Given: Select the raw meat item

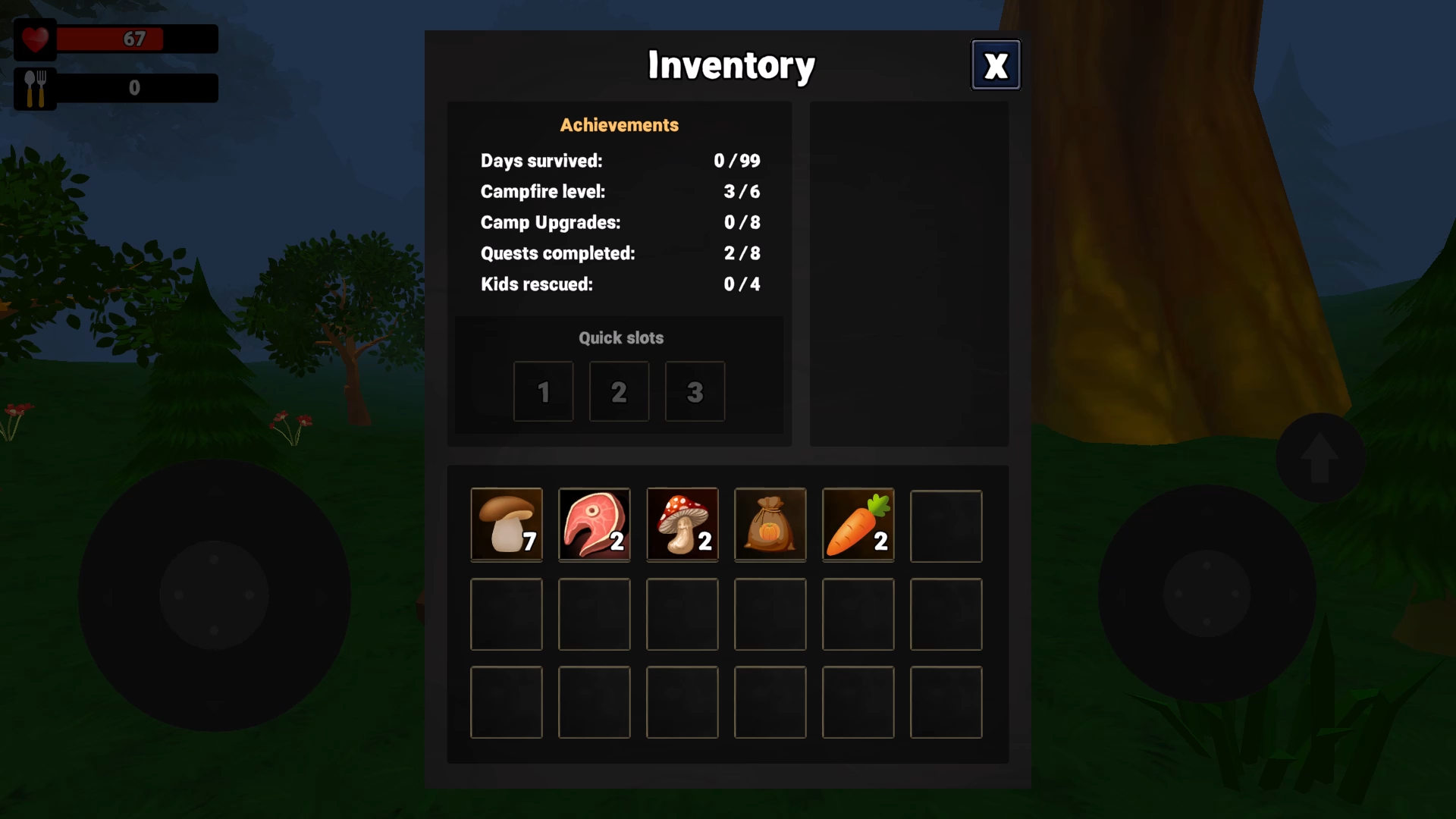Looking at the screenshot, I should [594, 525].
